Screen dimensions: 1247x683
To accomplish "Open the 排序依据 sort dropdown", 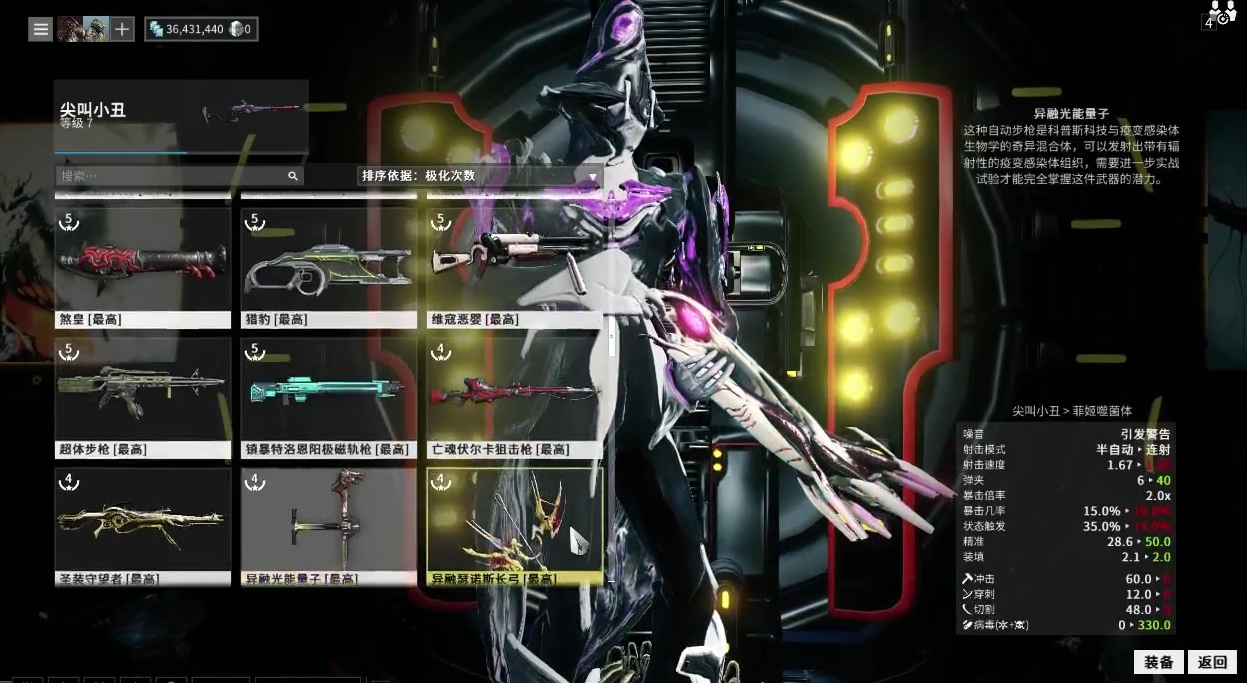I will pyautogui.click(x=480, y=176).
